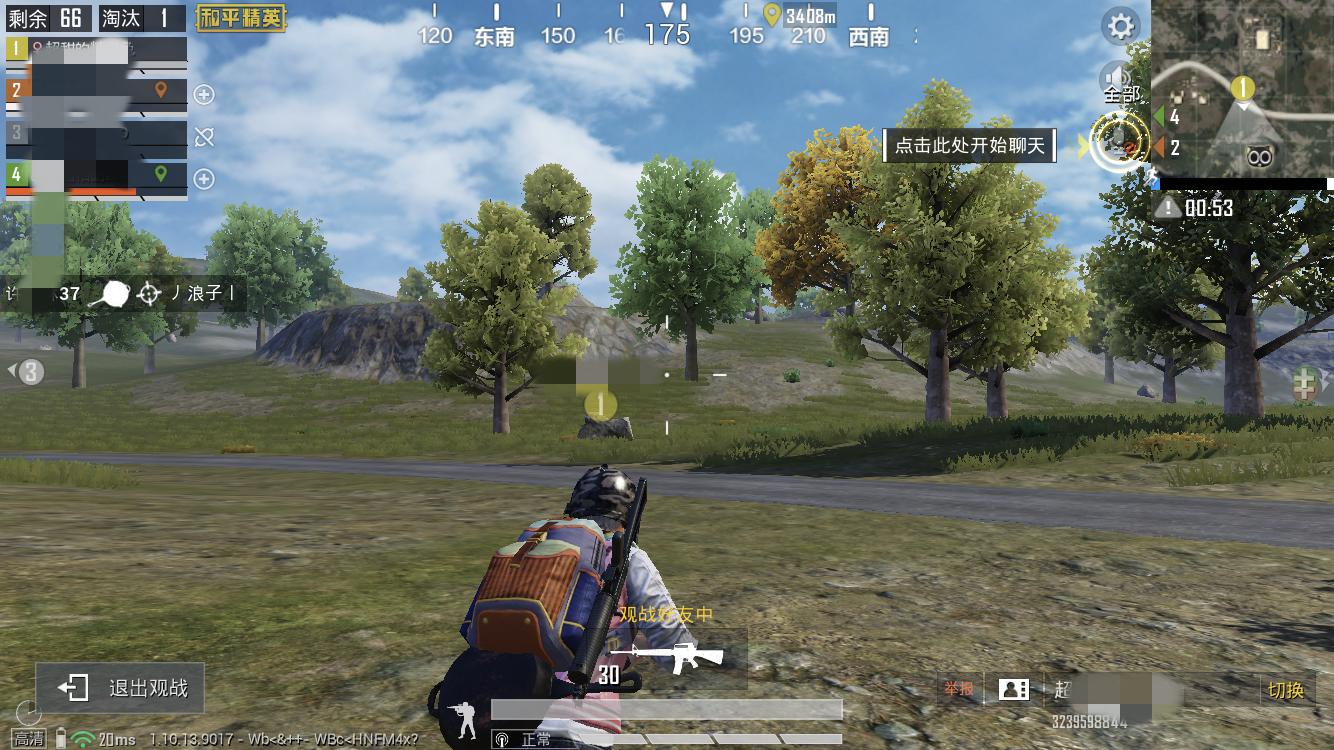Expand the collapsed panel with arrow 3
Viewport: 1334px width, 750px height.
click(x=28, y=372)
